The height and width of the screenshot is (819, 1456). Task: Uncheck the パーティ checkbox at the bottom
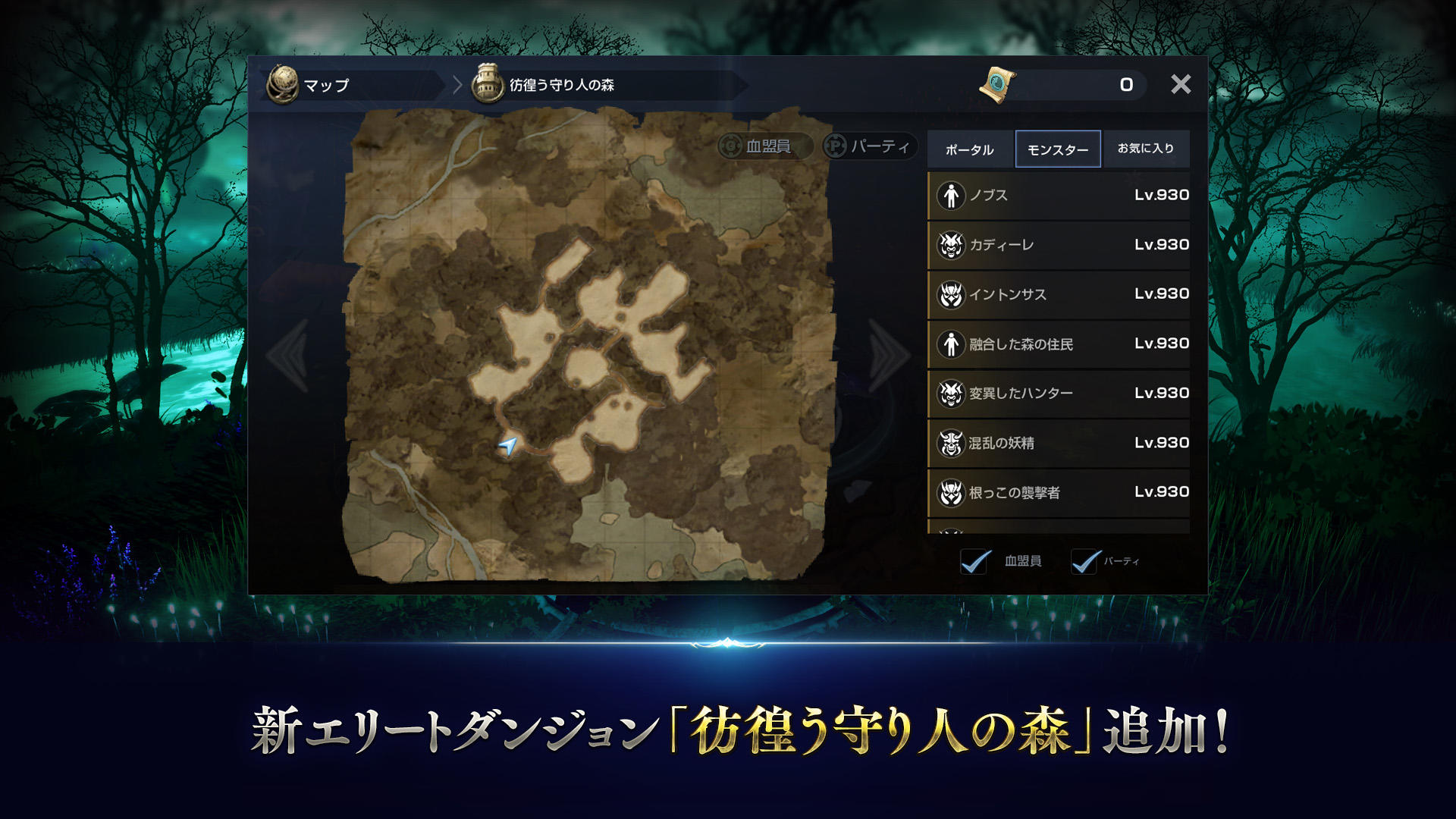1084,560
